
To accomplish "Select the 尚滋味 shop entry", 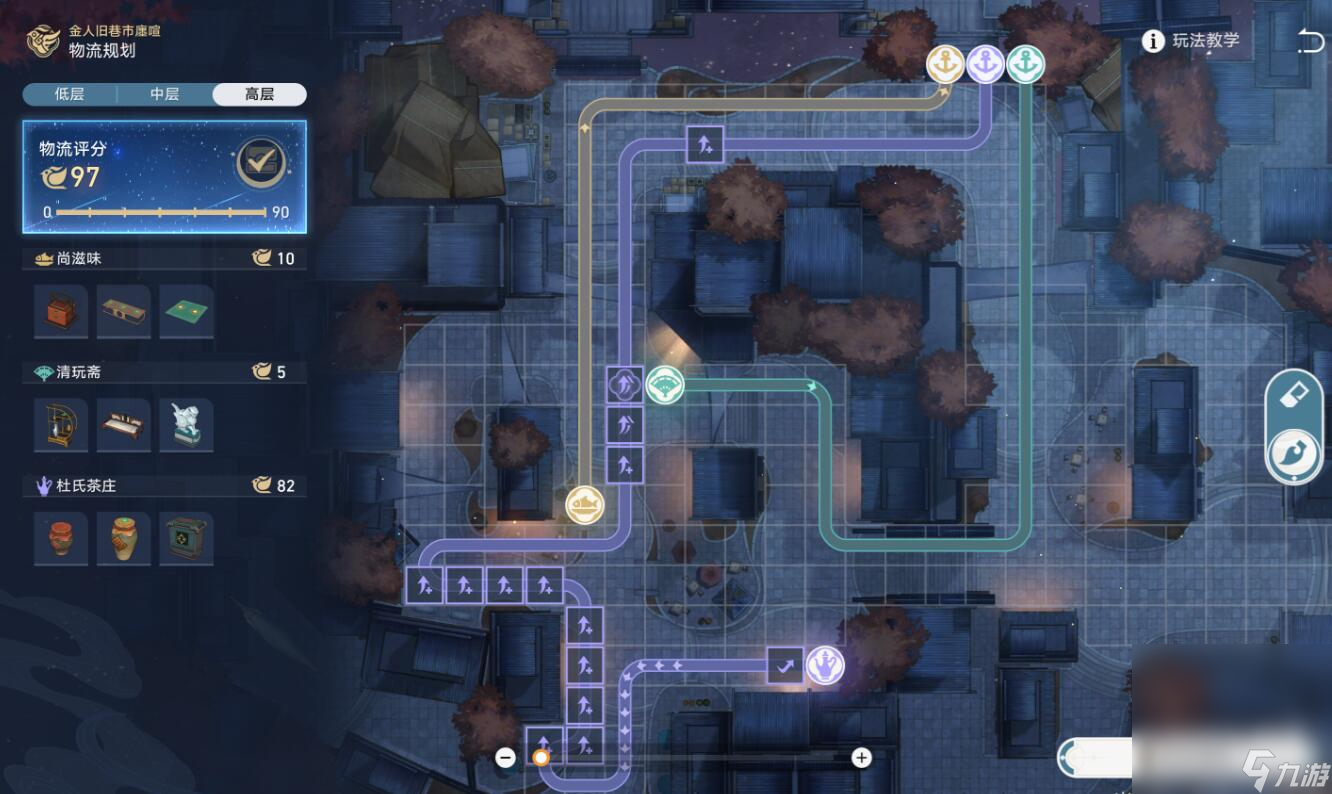I will (x=68, y=258).
